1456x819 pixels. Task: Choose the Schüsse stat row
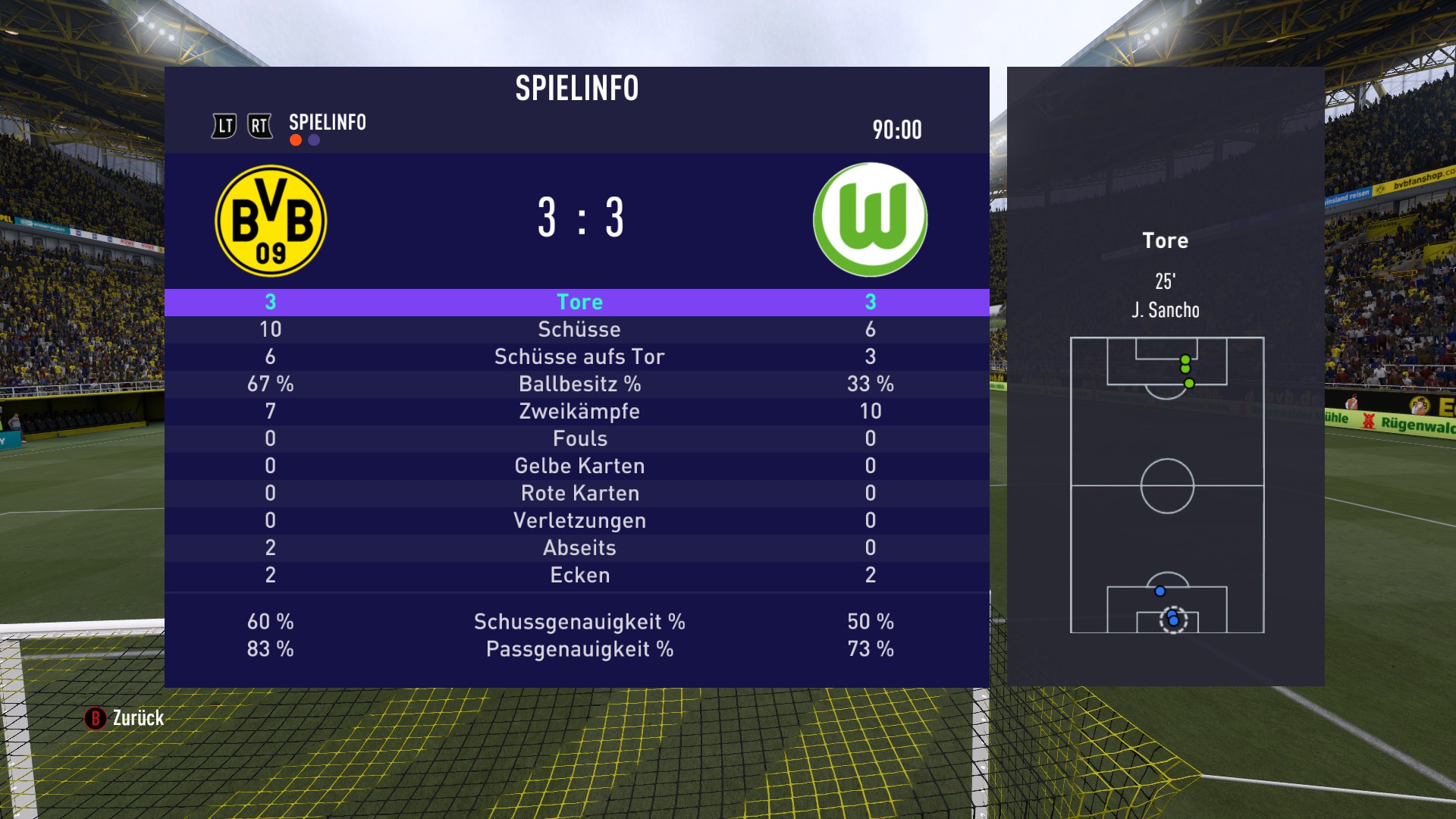pyautogui.click(x=579, y=329)
